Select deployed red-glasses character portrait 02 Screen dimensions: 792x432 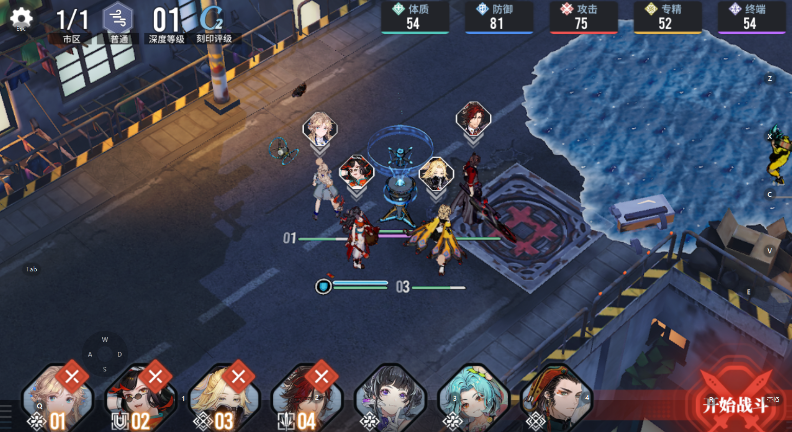pos(140,397)
